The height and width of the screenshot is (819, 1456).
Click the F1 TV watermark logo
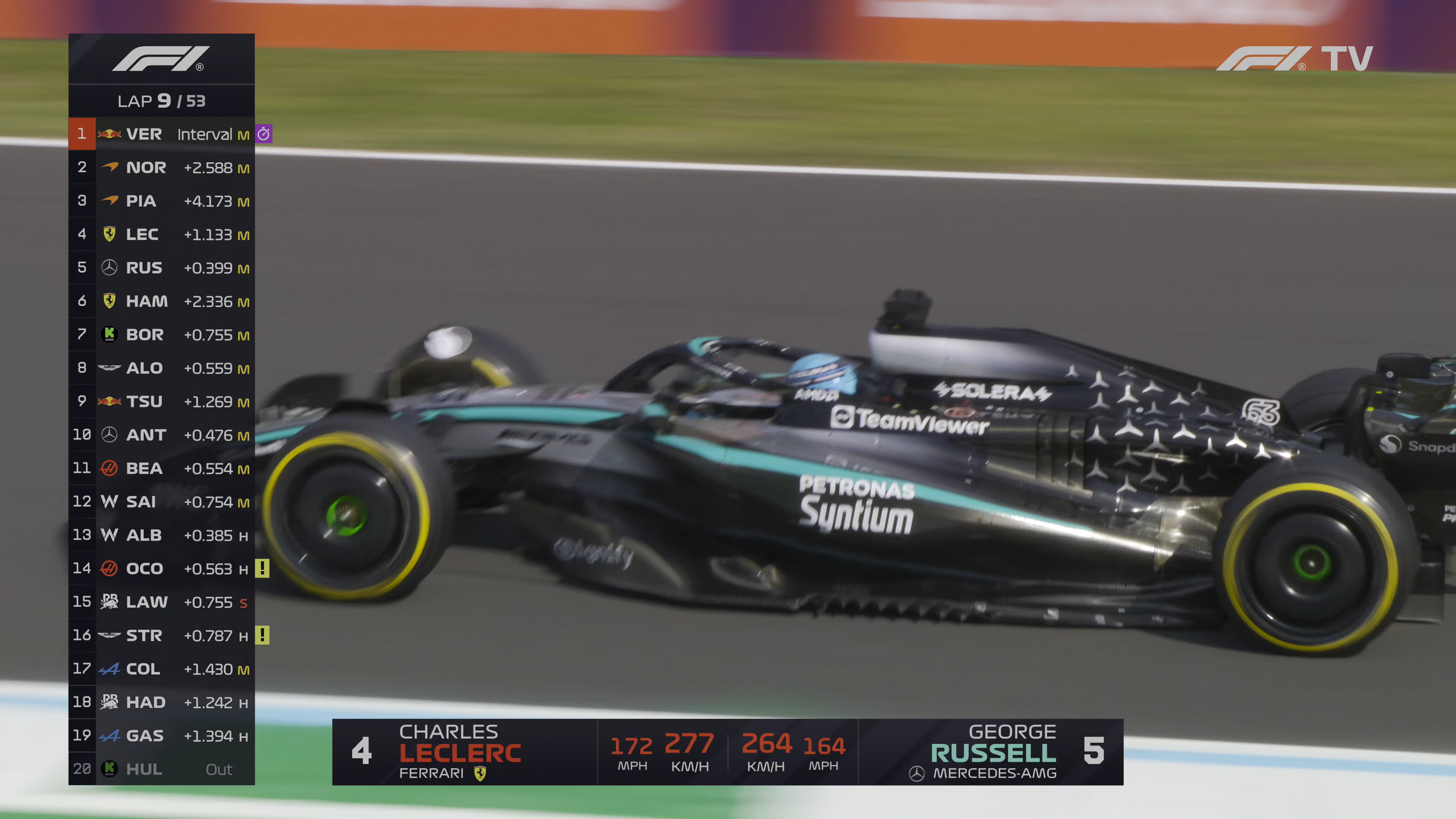coord(1294,59)
